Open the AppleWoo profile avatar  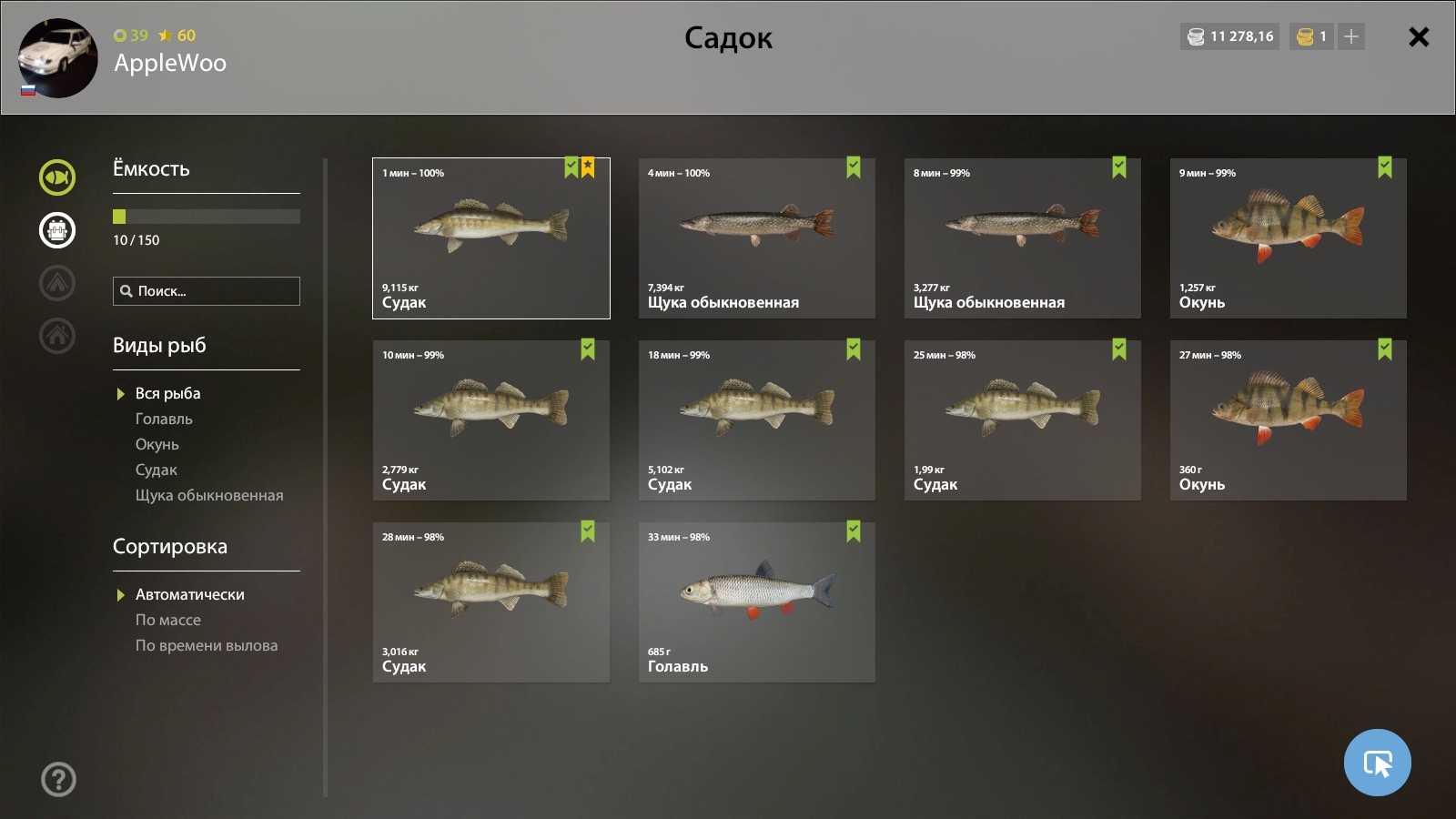(57, 57)
